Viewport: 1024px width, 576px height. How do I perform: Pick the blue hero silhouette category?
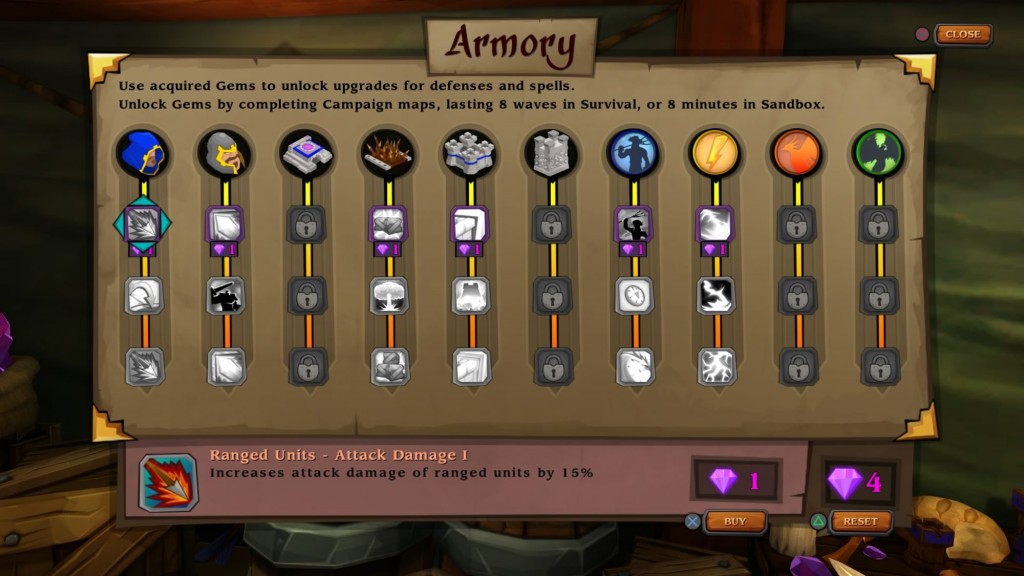[634, 153]
